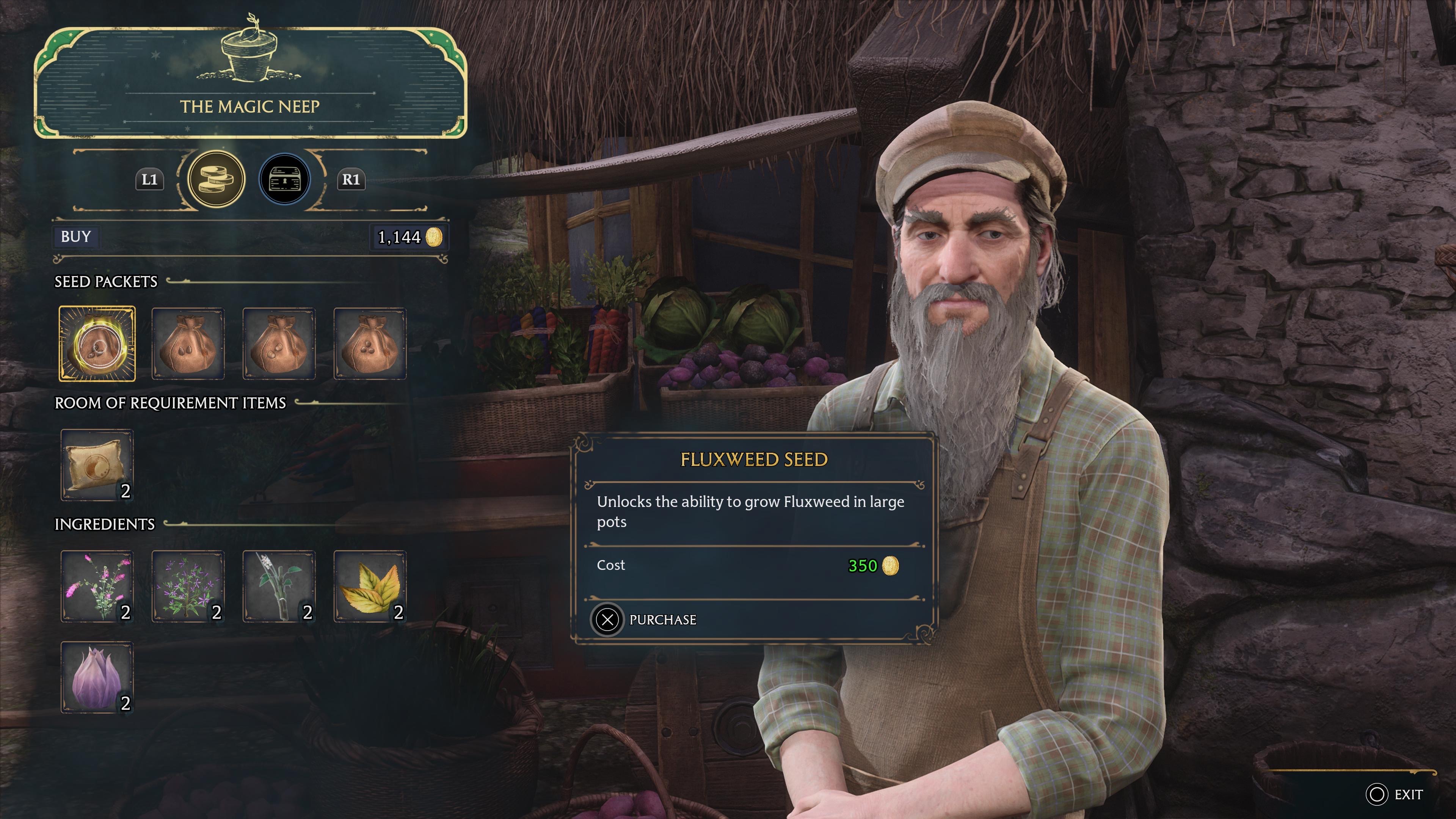Pick the seed bag with two dark teardrop seeds
This screenshot has width=1456, height=819.
(x=188, y=344)
